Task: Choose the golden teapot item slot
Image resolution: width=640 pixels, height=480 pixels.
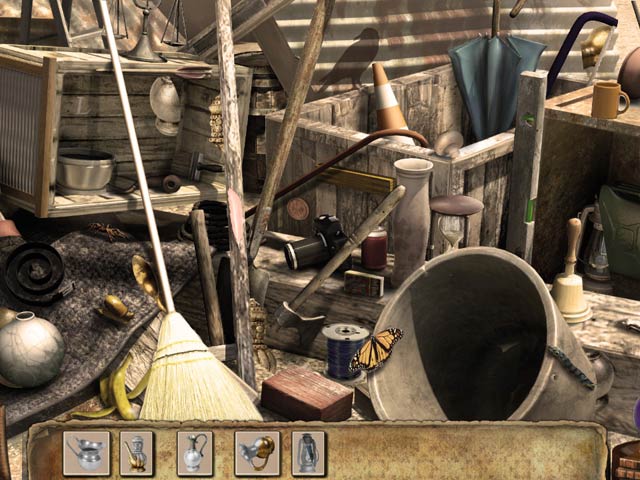Action: [x=136, y=452]
